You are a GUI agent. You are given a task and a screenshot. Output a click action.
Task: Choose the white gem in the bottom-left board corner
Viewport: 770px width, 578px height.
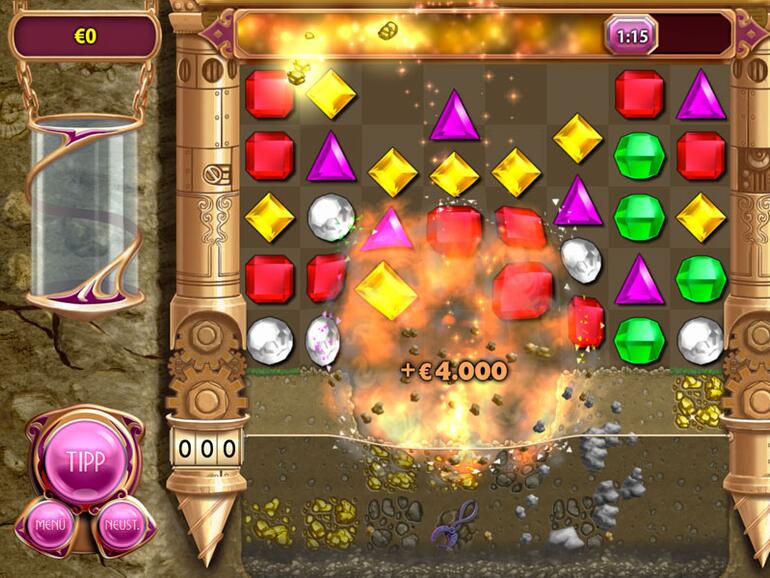[x=269, y=340]
